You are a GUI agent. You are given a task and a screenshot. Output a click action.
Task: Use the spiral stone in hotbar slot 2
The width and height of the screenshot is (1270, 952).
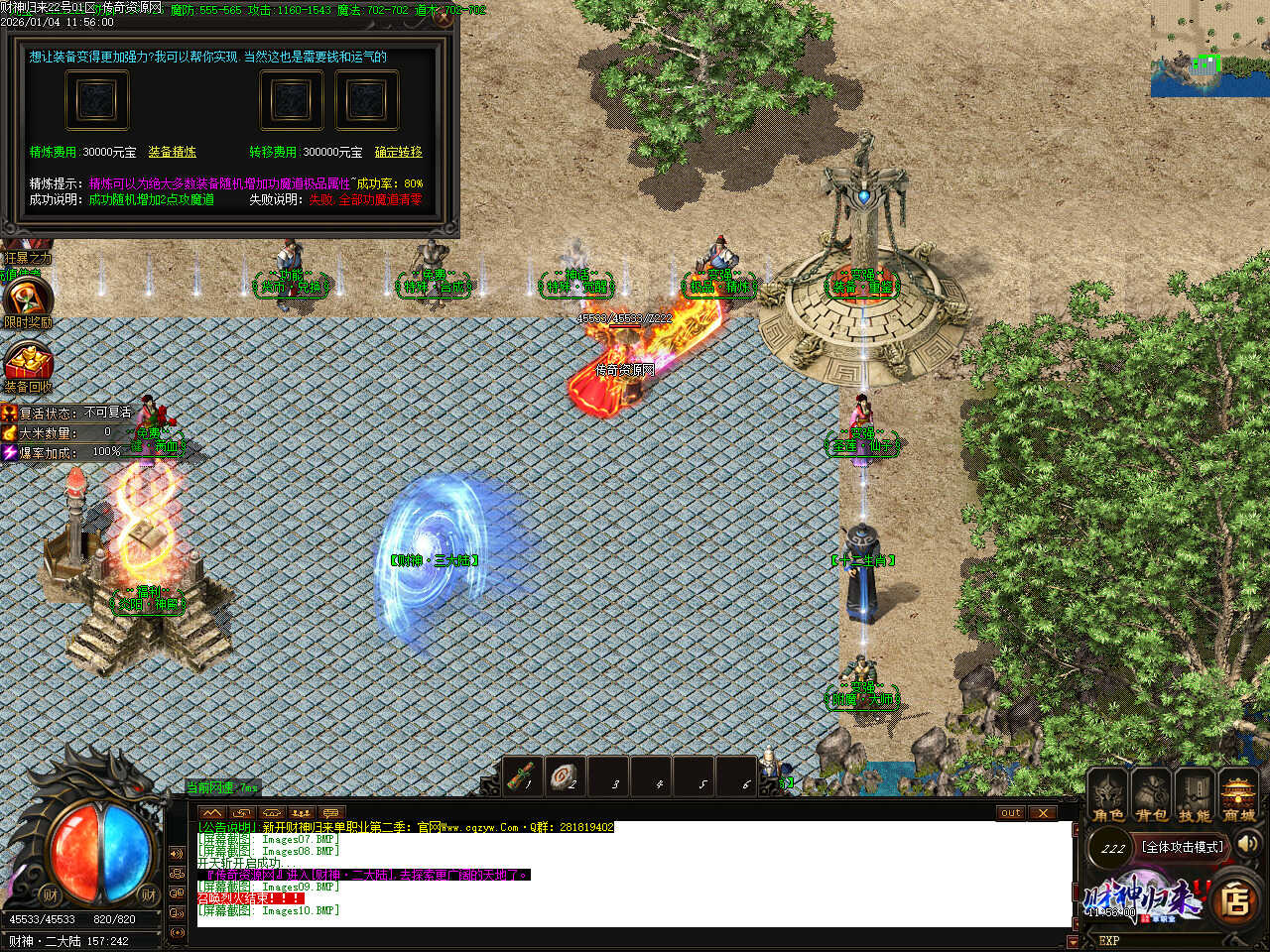(x=566, y=776)
